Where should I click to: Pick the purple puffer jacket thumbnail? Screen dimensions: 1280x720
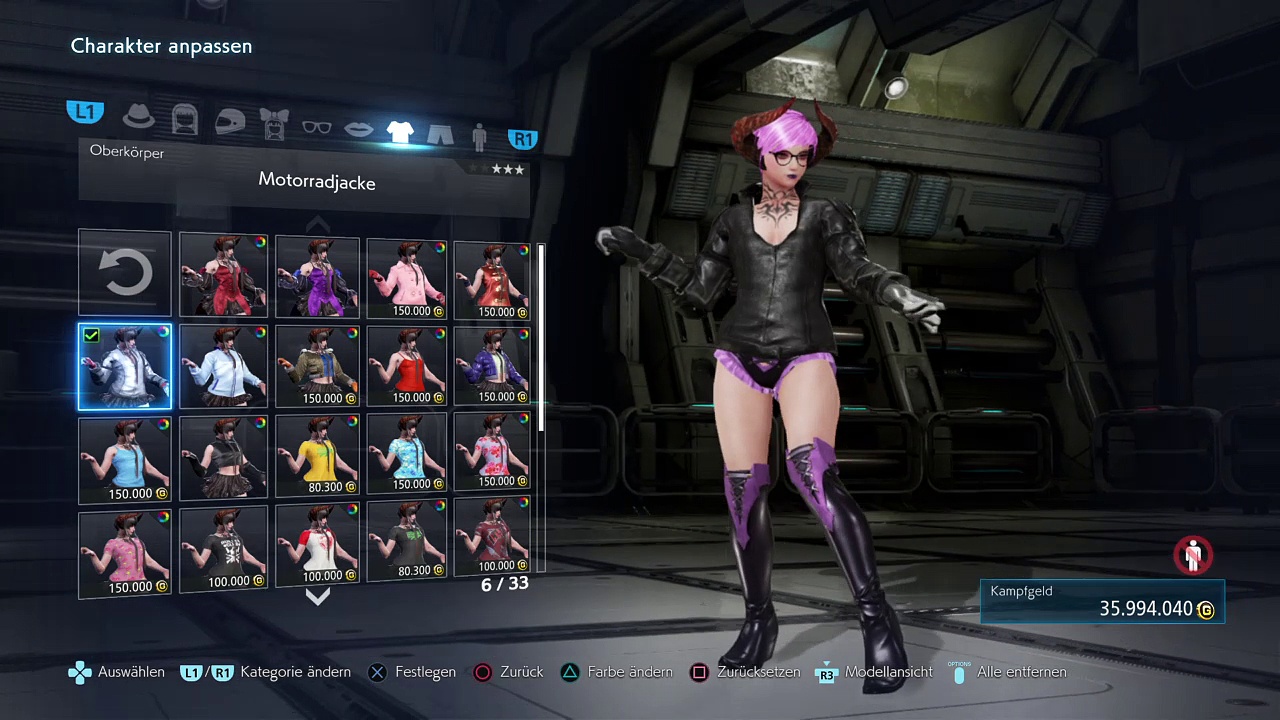(x=491, y=366)
